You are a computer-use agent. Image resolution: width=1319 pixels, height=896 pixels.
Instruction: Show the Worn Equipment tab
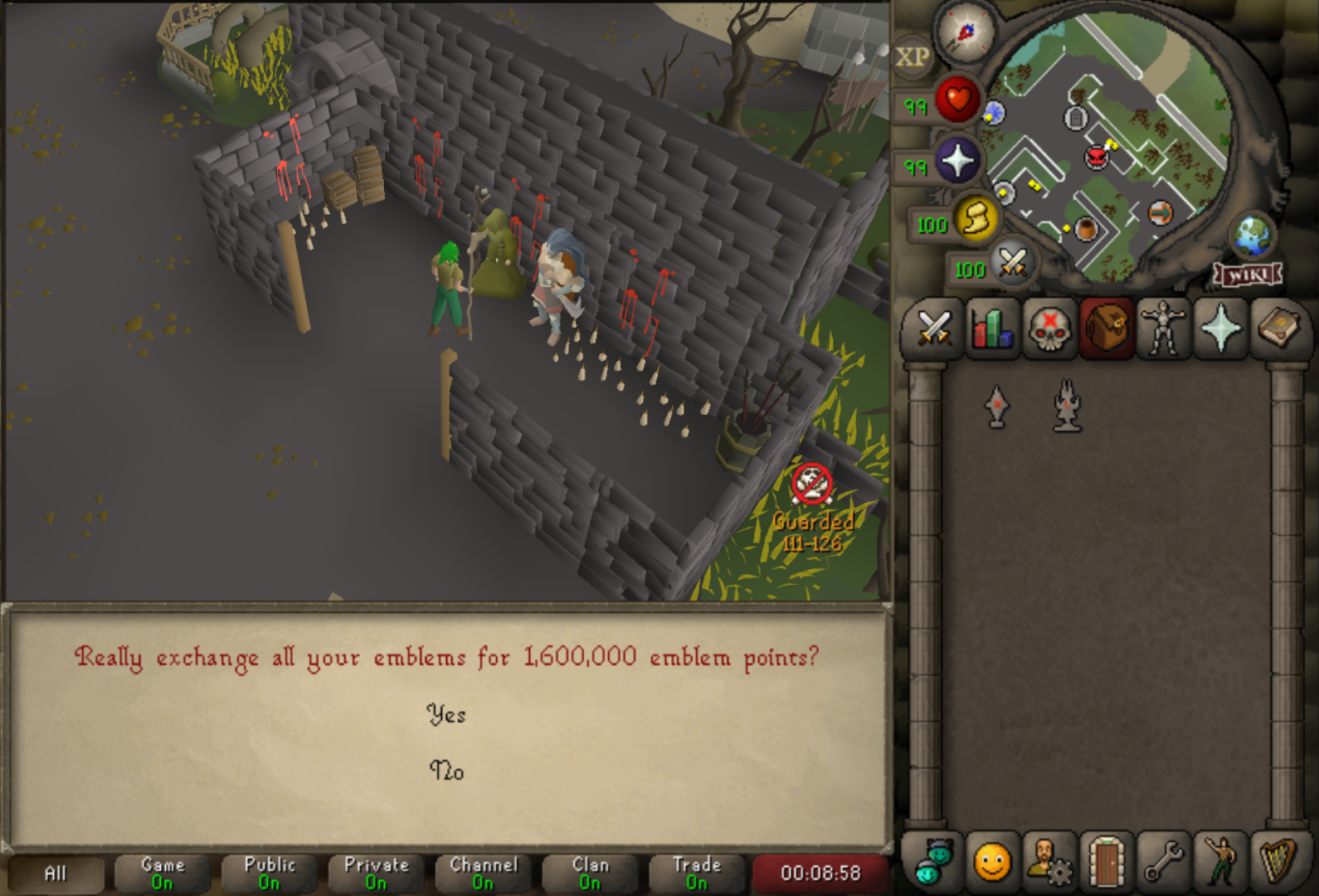1163,329
